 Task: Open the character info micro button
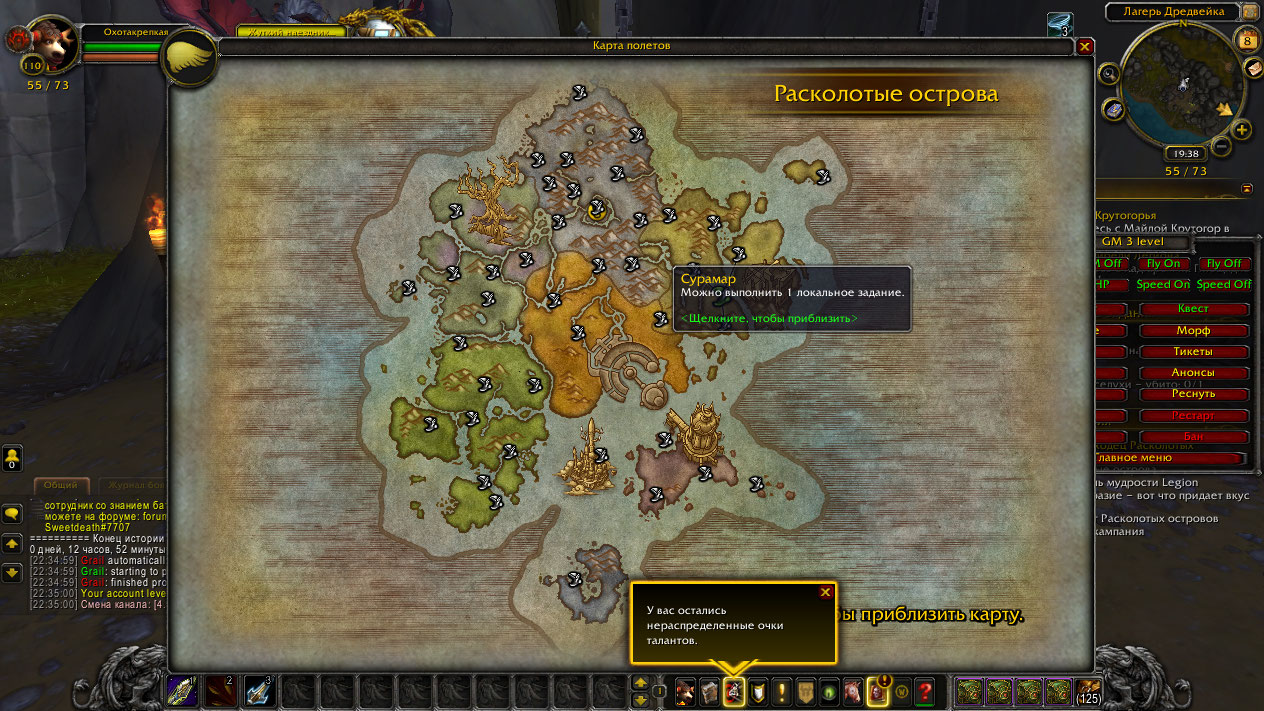685,691
